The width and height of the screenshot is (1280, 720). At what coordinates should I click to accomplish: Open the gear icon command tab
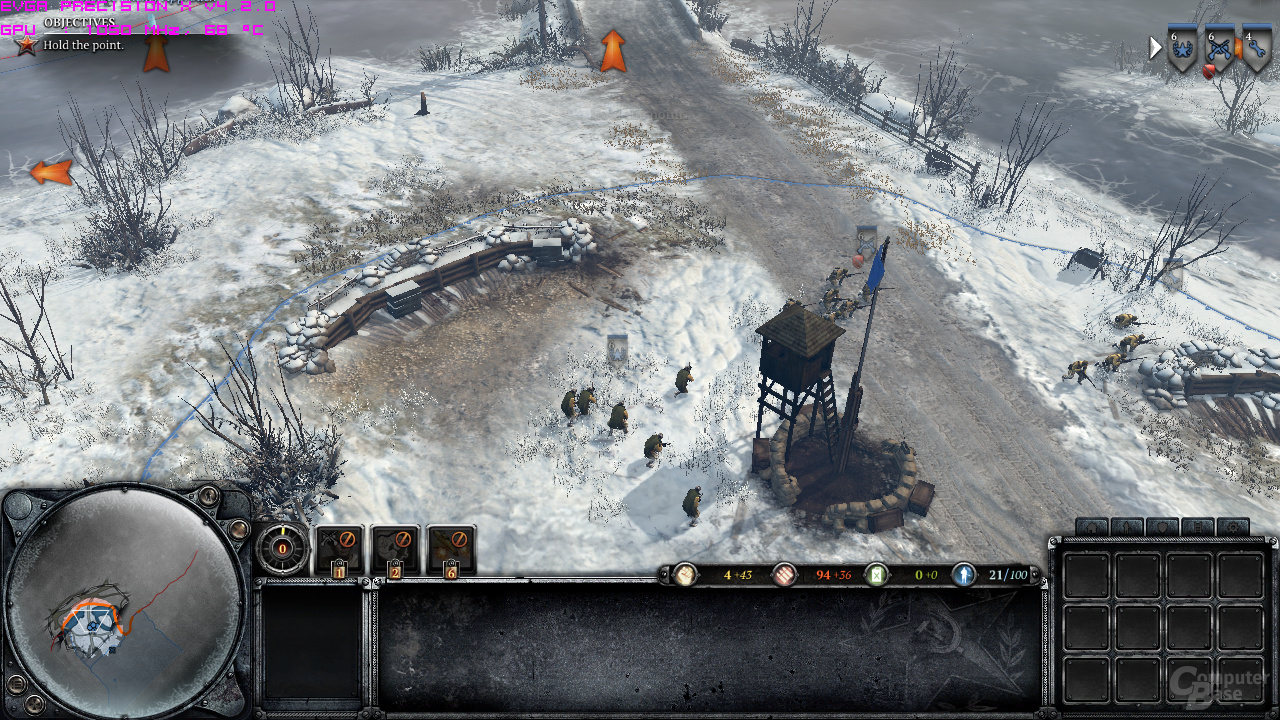click(1232, 527)
